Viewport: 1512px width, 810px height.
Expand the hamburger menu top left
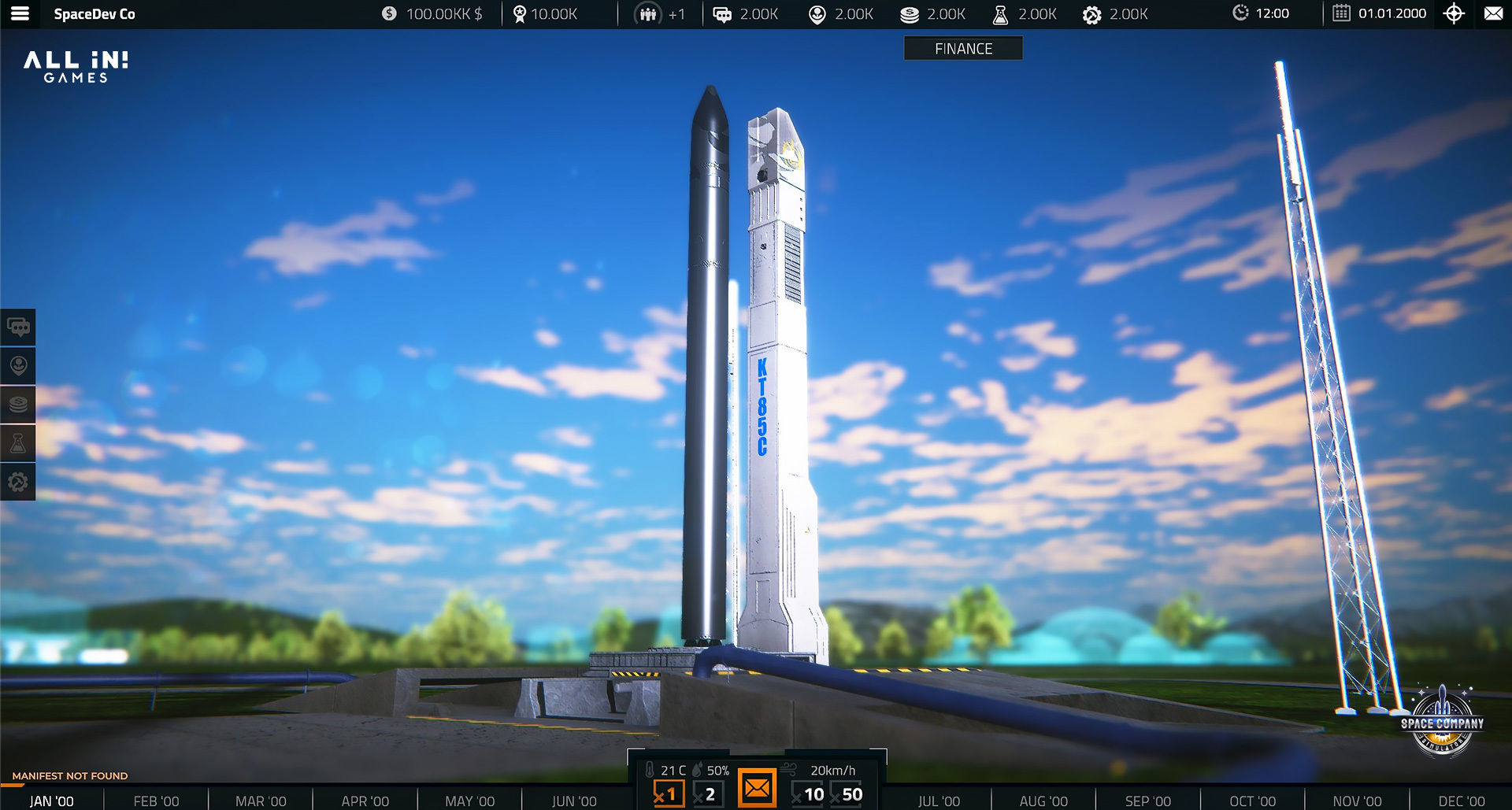20,13
